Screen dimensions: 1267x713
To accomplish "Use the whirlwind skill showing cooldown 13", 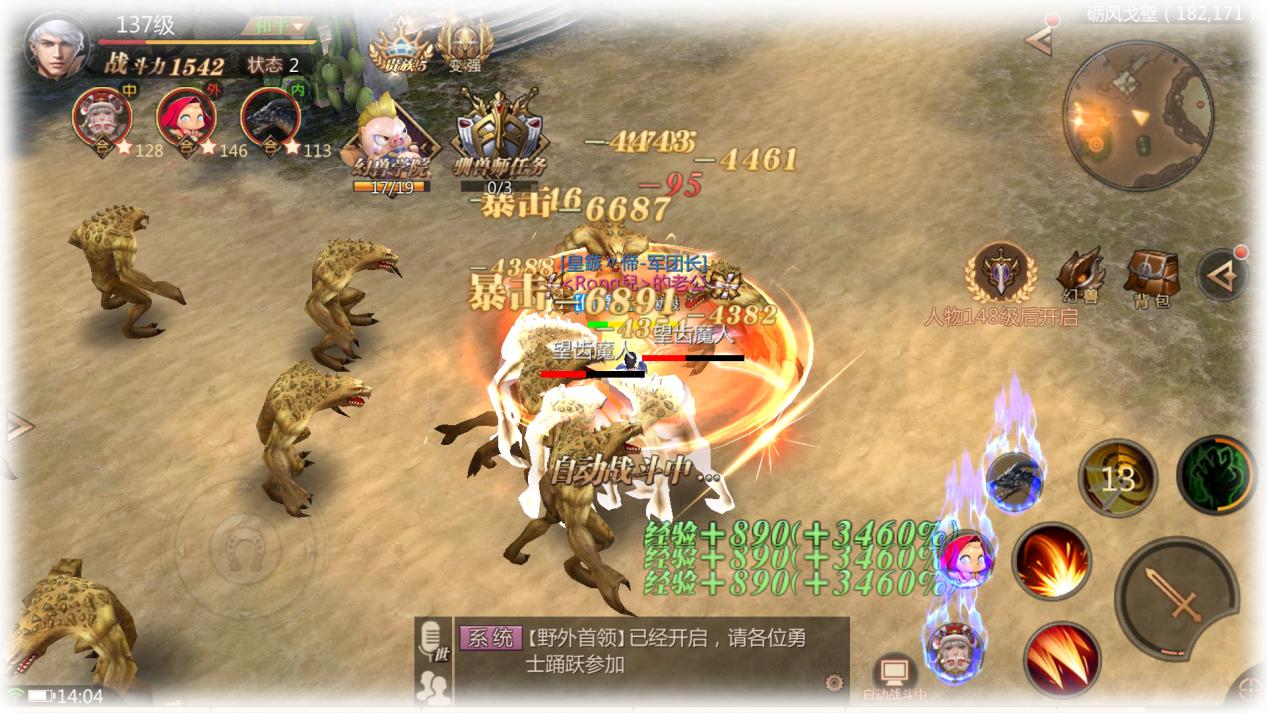I will 1117,478.
